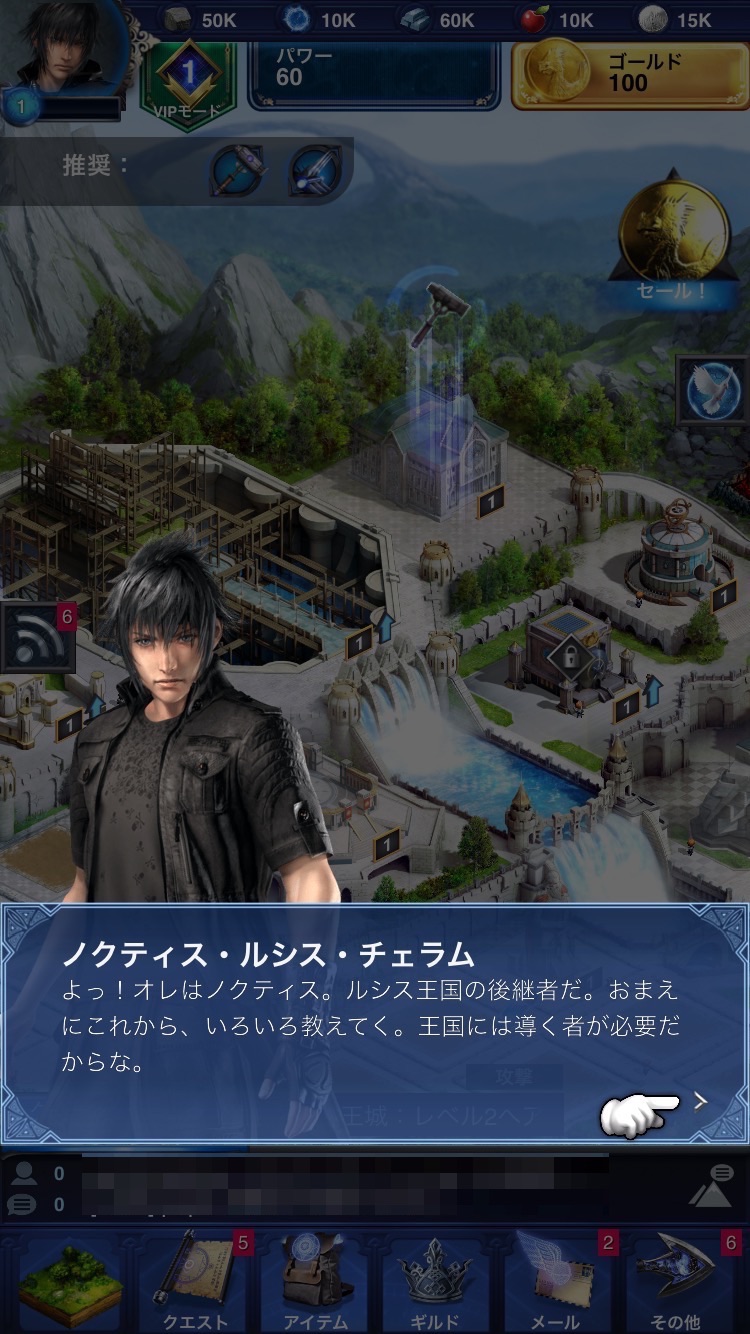Advance the dialogue with the arrow
This screenshot has height=1334, width=750.
click(700, 1101)
